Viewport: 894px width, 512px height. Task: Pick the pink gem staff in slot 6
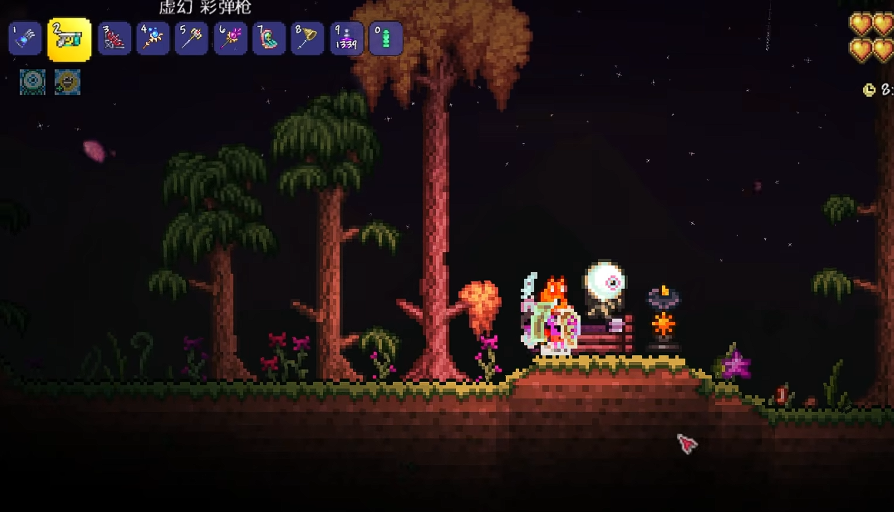[230, 39]
